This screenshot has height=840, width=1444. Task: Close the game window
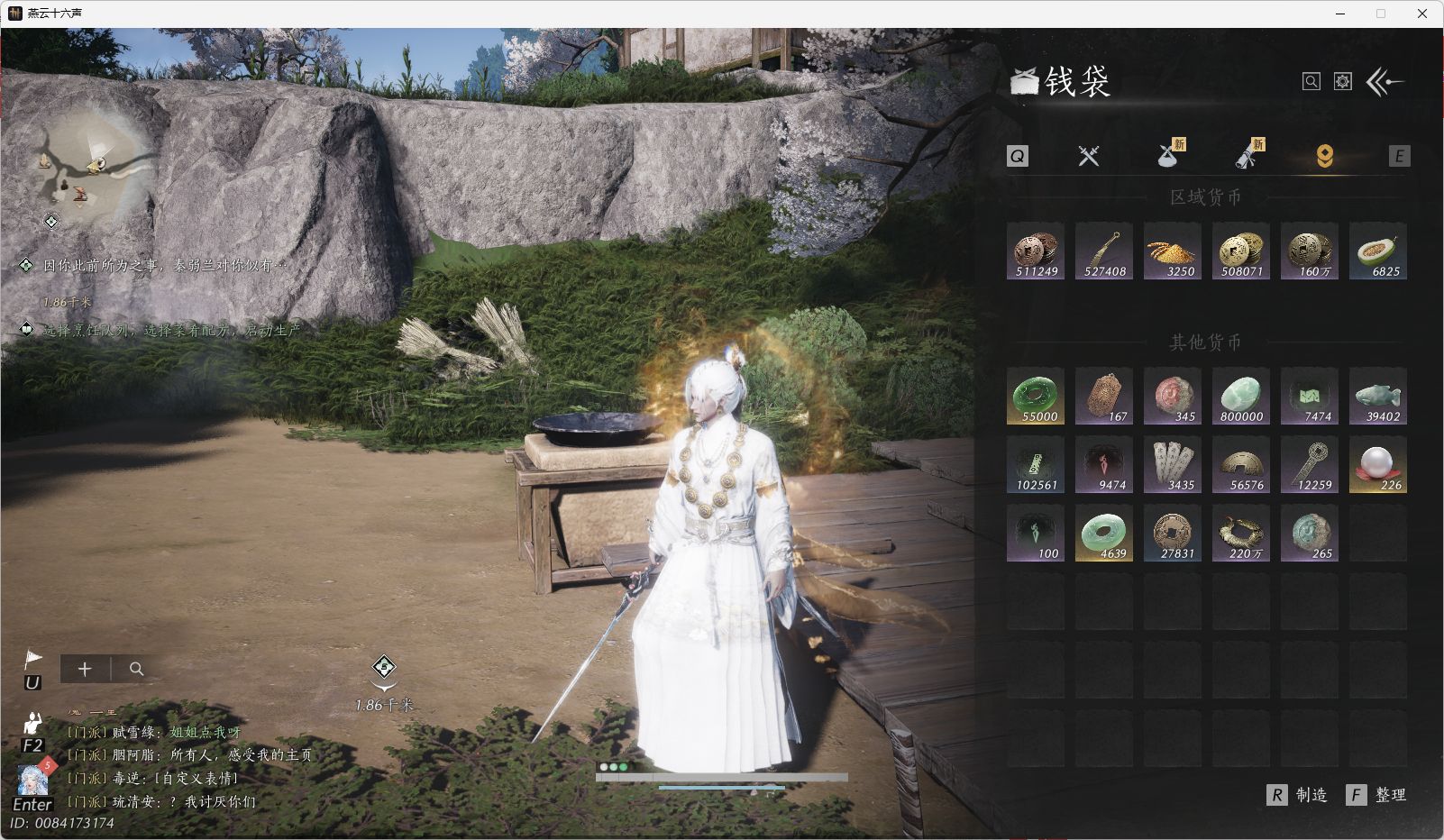1422,14
